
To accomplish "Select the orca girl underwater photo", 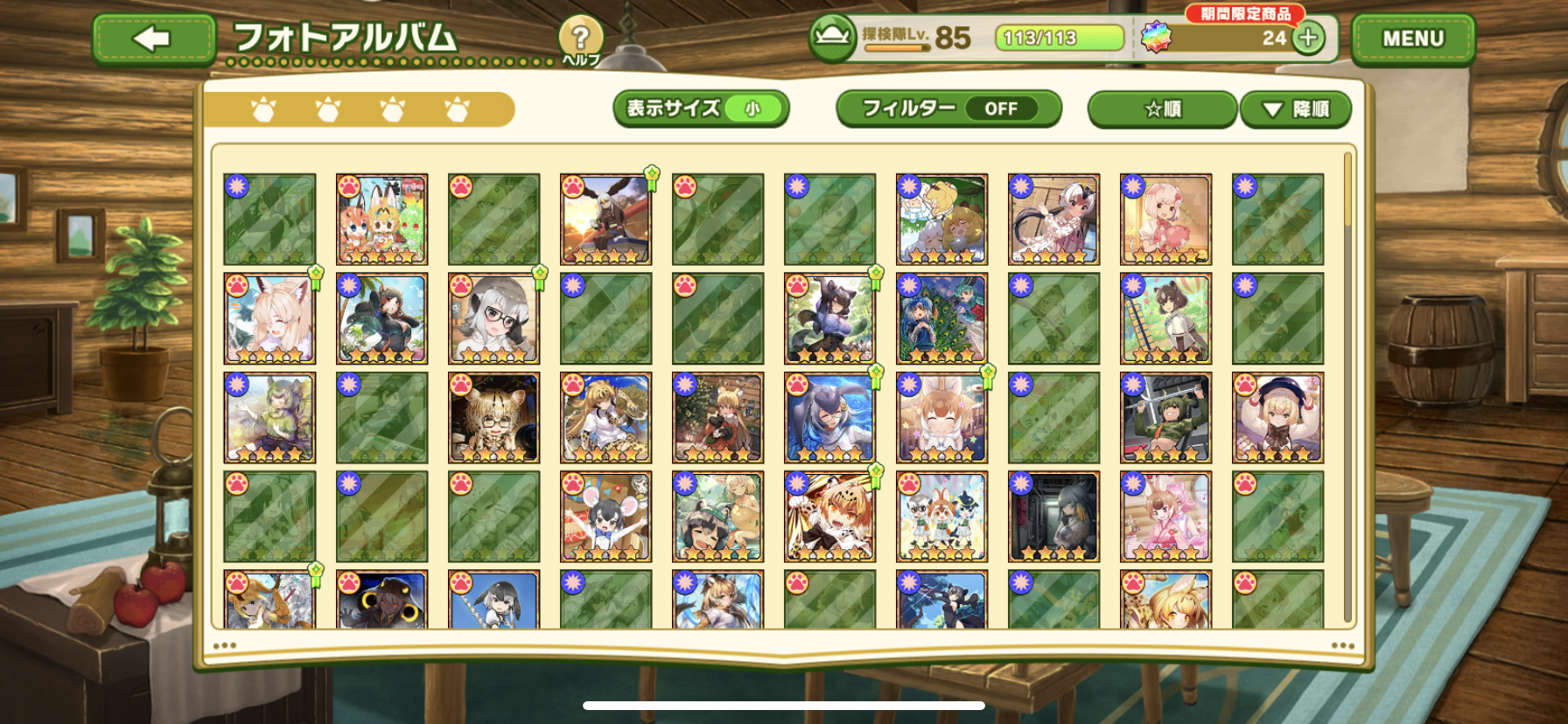I will coord(829,418).
